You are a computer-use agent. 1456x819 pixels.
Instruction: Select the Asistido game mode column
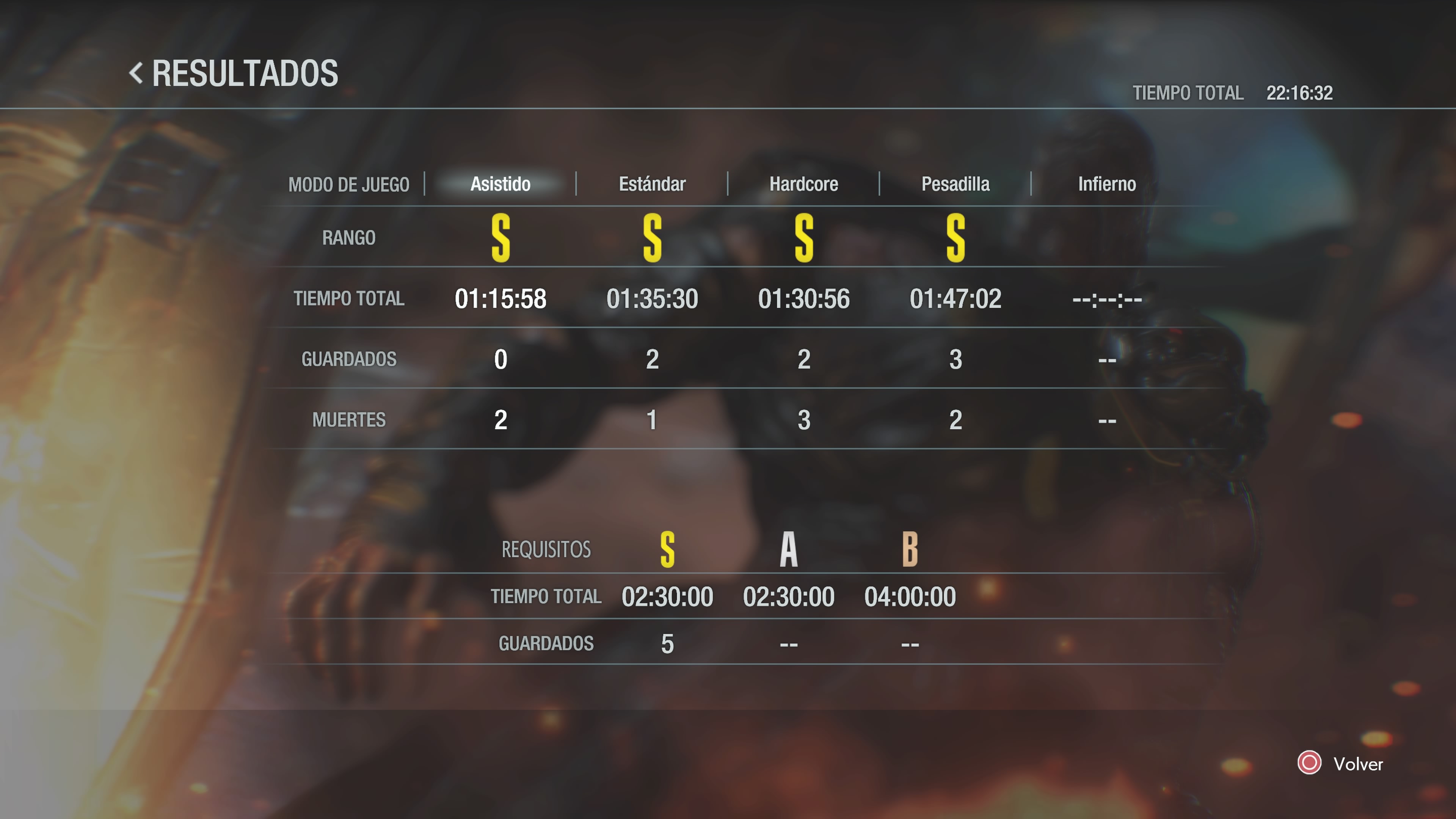pyautogui.click(x=500, y=184)
